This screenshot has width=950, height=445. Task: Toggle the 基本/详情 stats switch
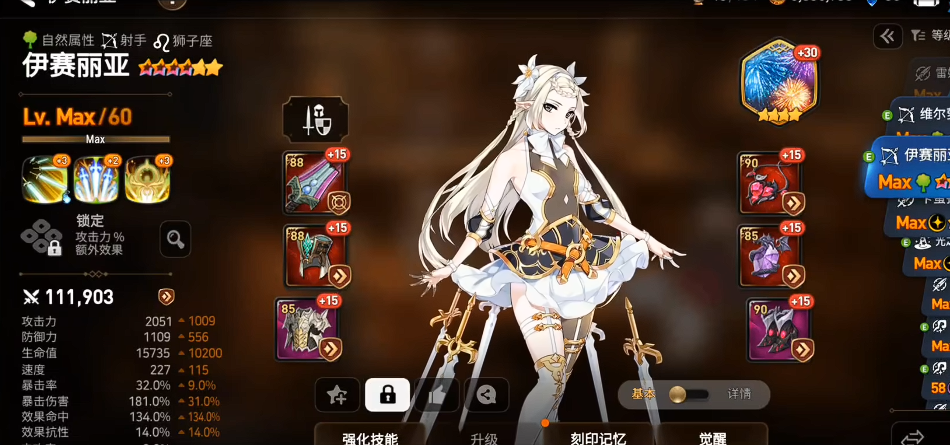(x=688, y=393)
